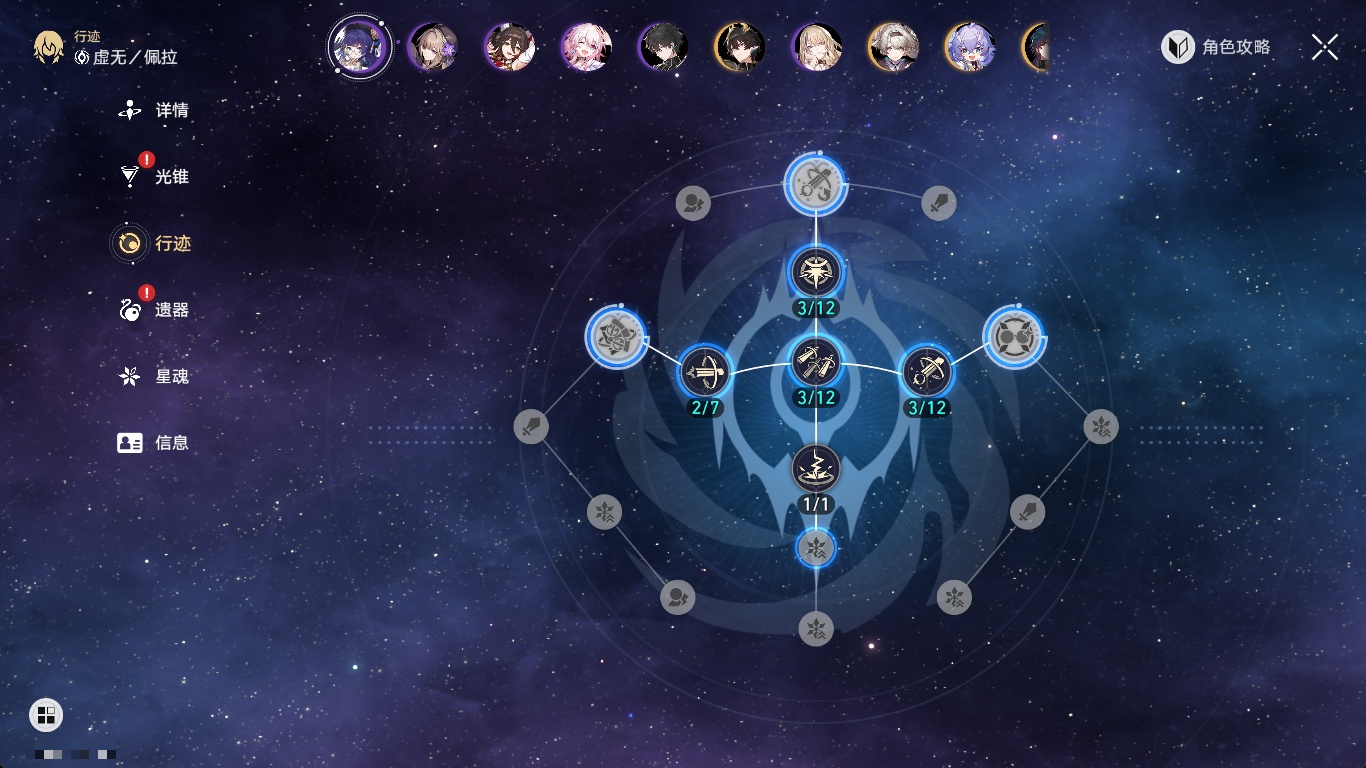Select the pink-haired character portrait

586,47
